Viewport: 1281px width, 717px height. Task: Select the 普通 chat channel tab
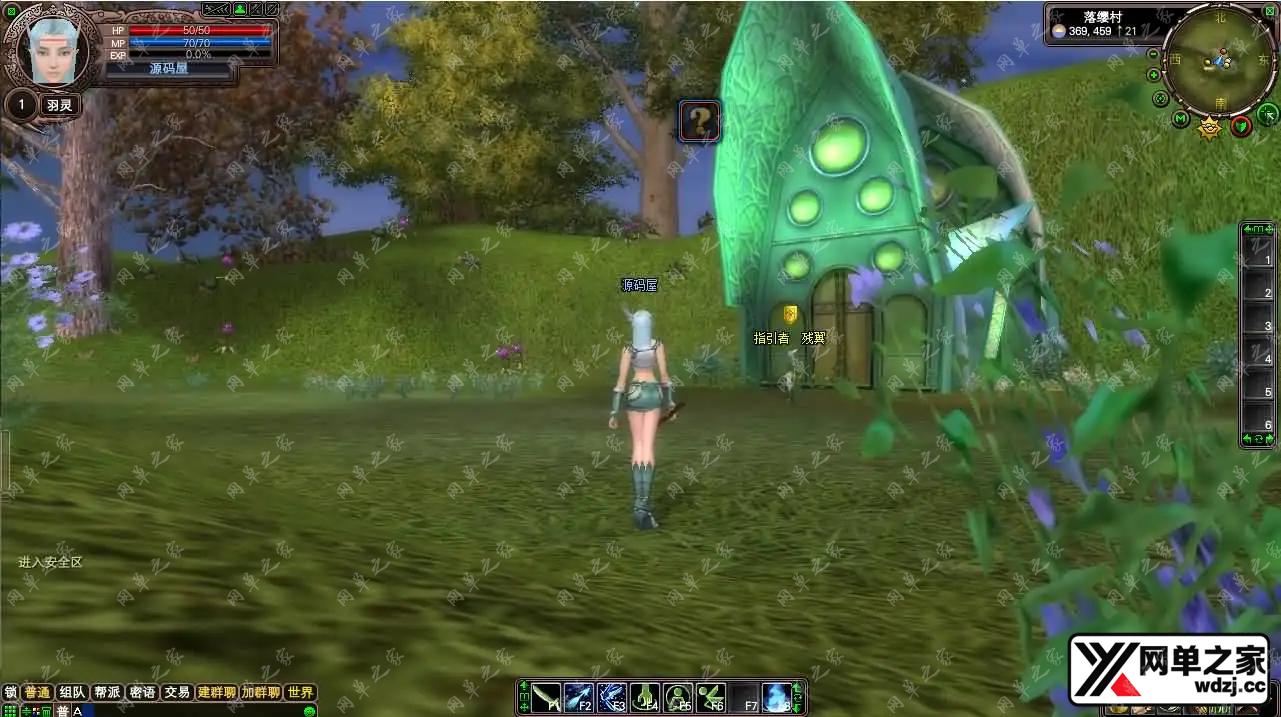coord(37,692)
